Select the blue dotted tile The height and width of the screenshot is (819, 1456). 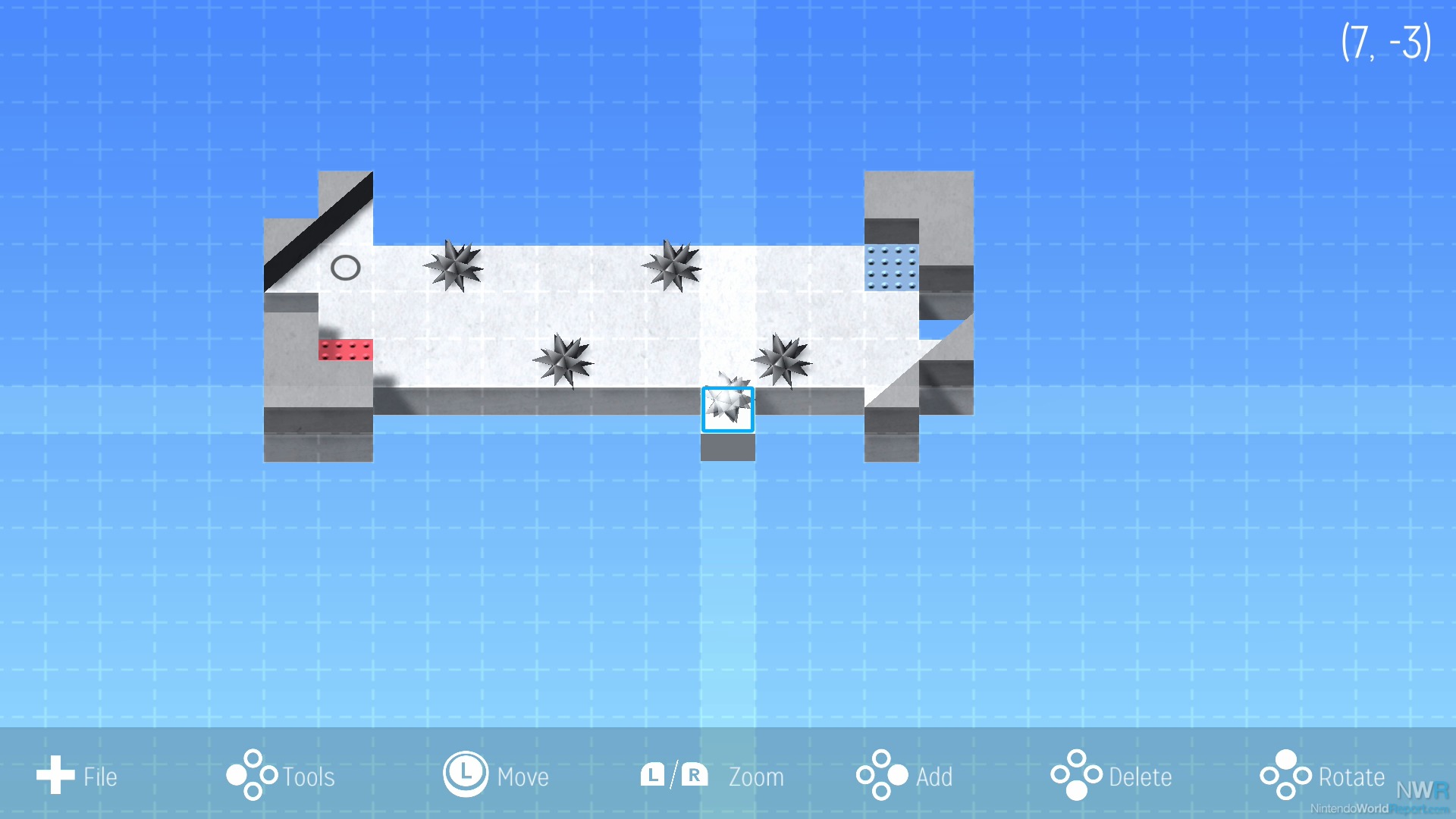coord(892,268)
